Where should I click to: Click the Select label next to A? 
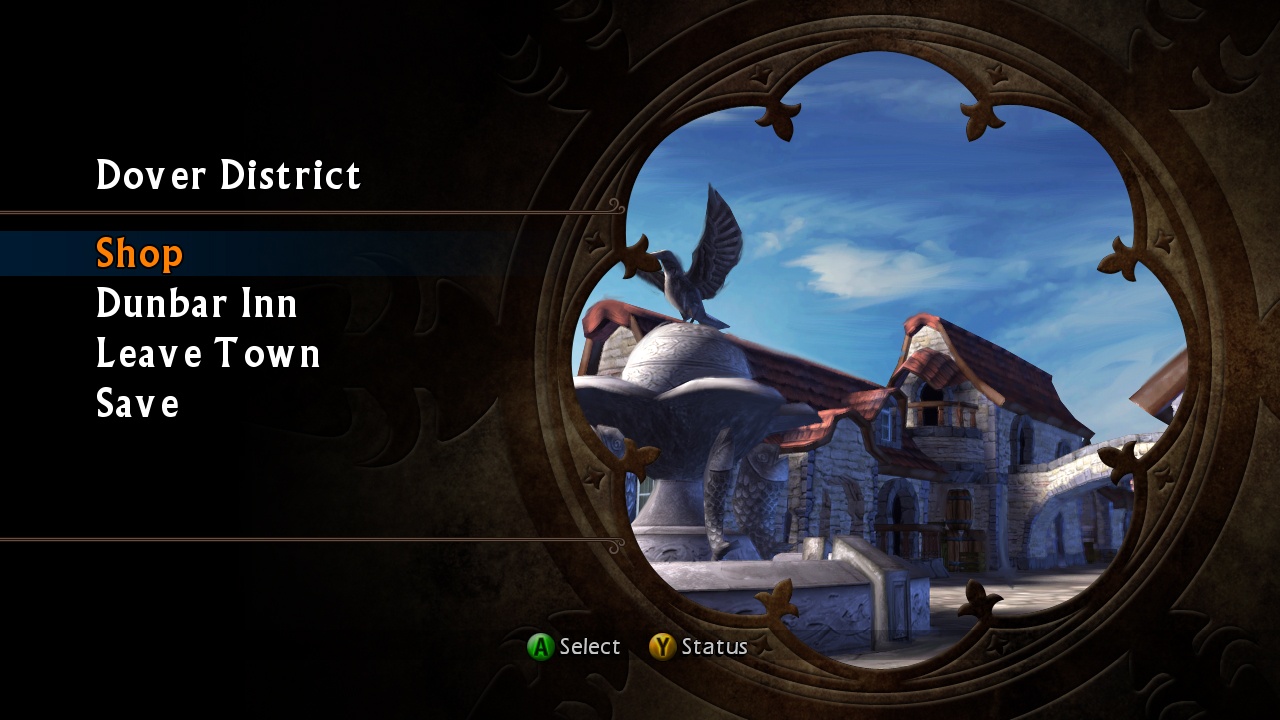click(x=590, y=646)
